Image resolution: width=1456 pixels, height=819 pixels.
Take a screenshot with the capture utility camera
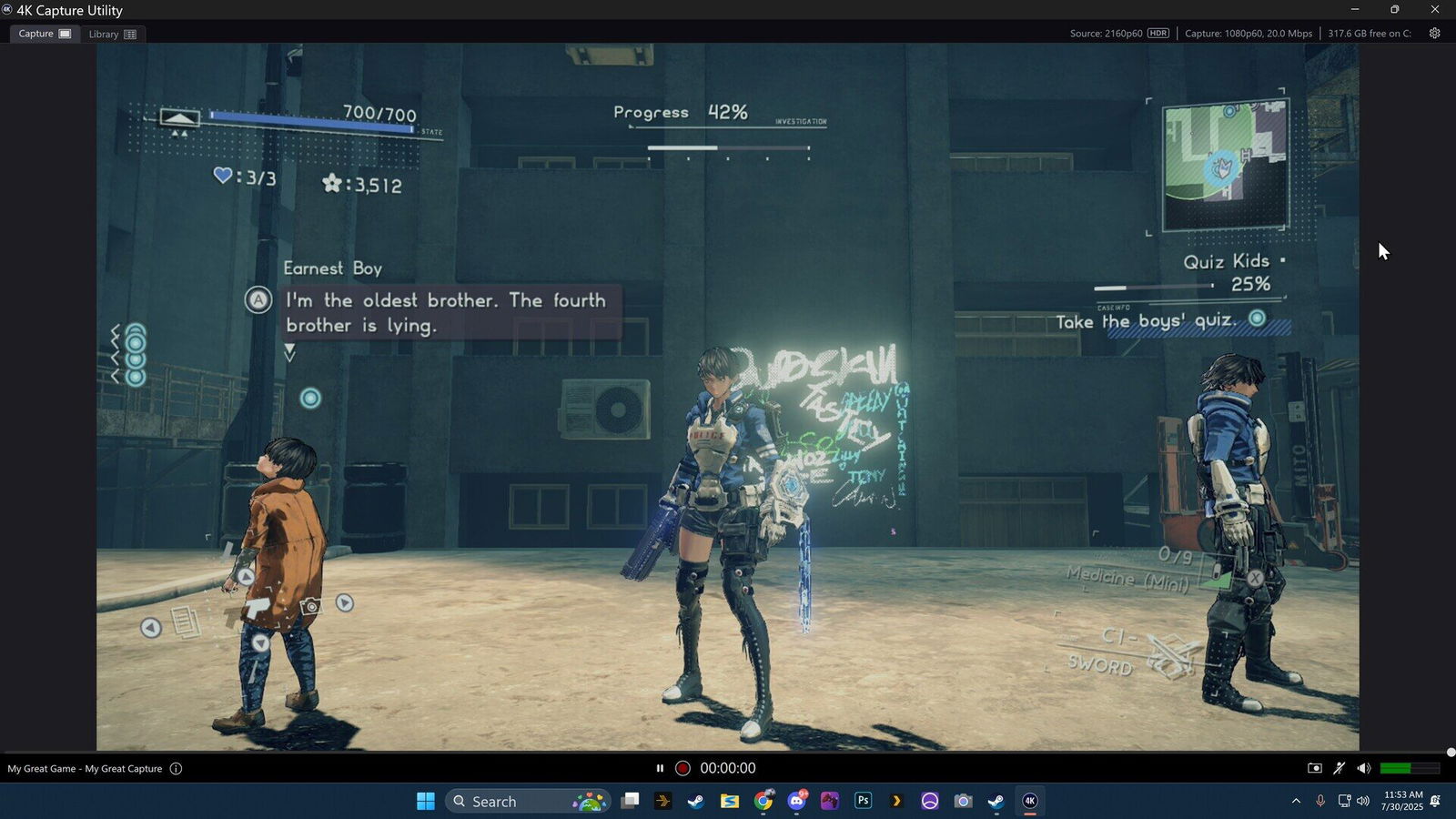pos(1315,768)
